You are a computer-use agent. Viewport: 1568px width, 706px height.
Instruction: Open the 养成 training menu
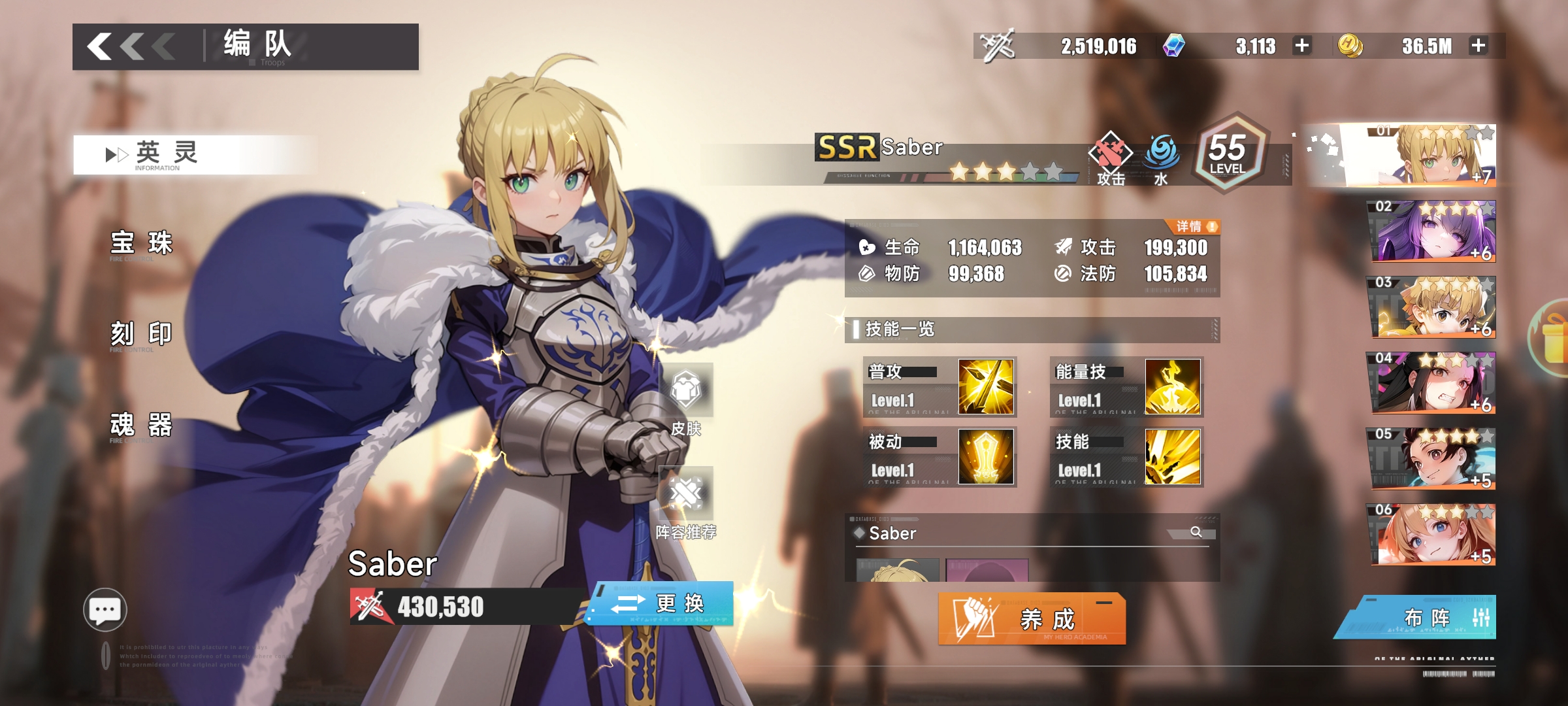coord(1032,618)
